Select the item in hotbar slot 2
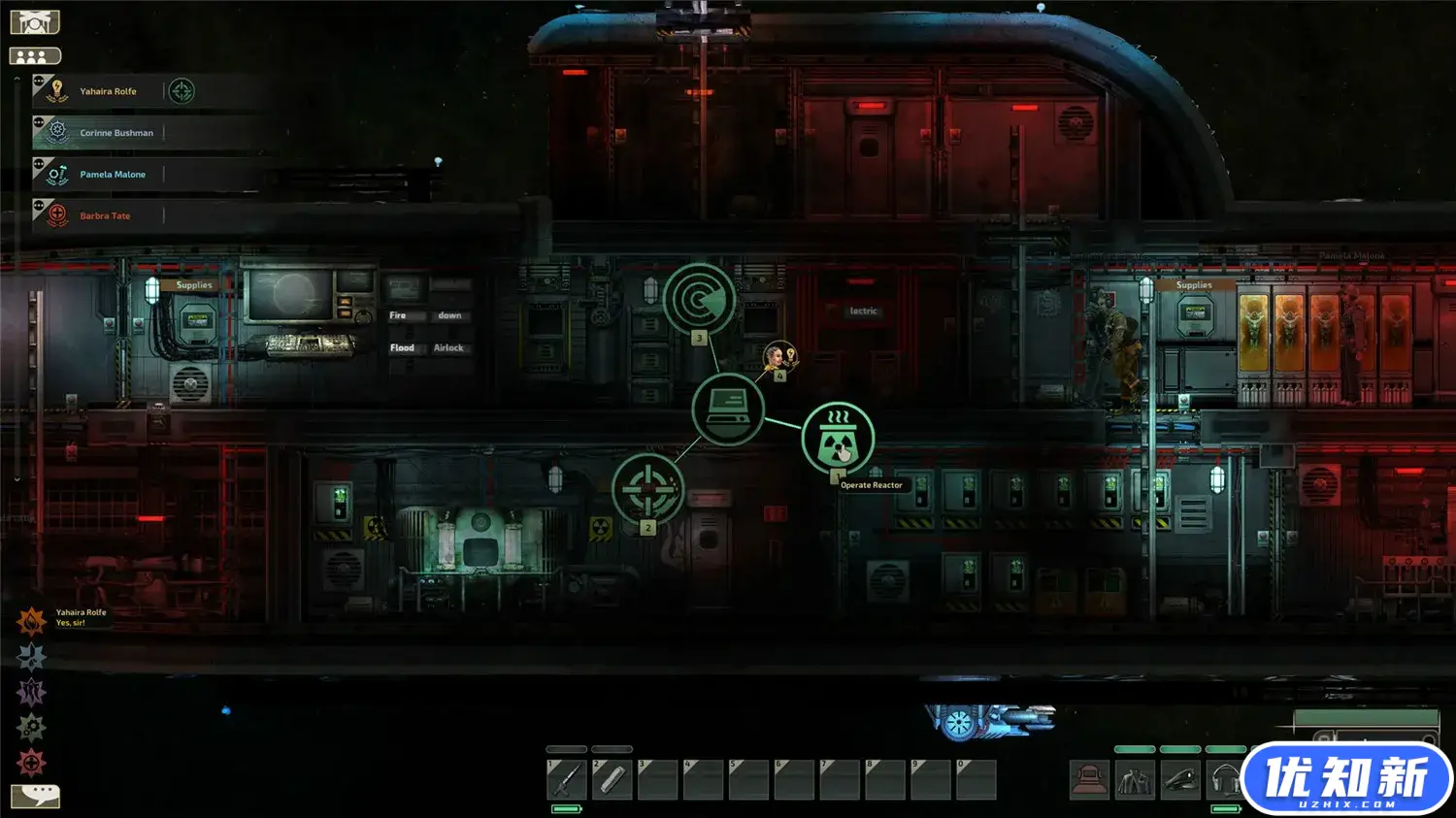 pos(612,779)
